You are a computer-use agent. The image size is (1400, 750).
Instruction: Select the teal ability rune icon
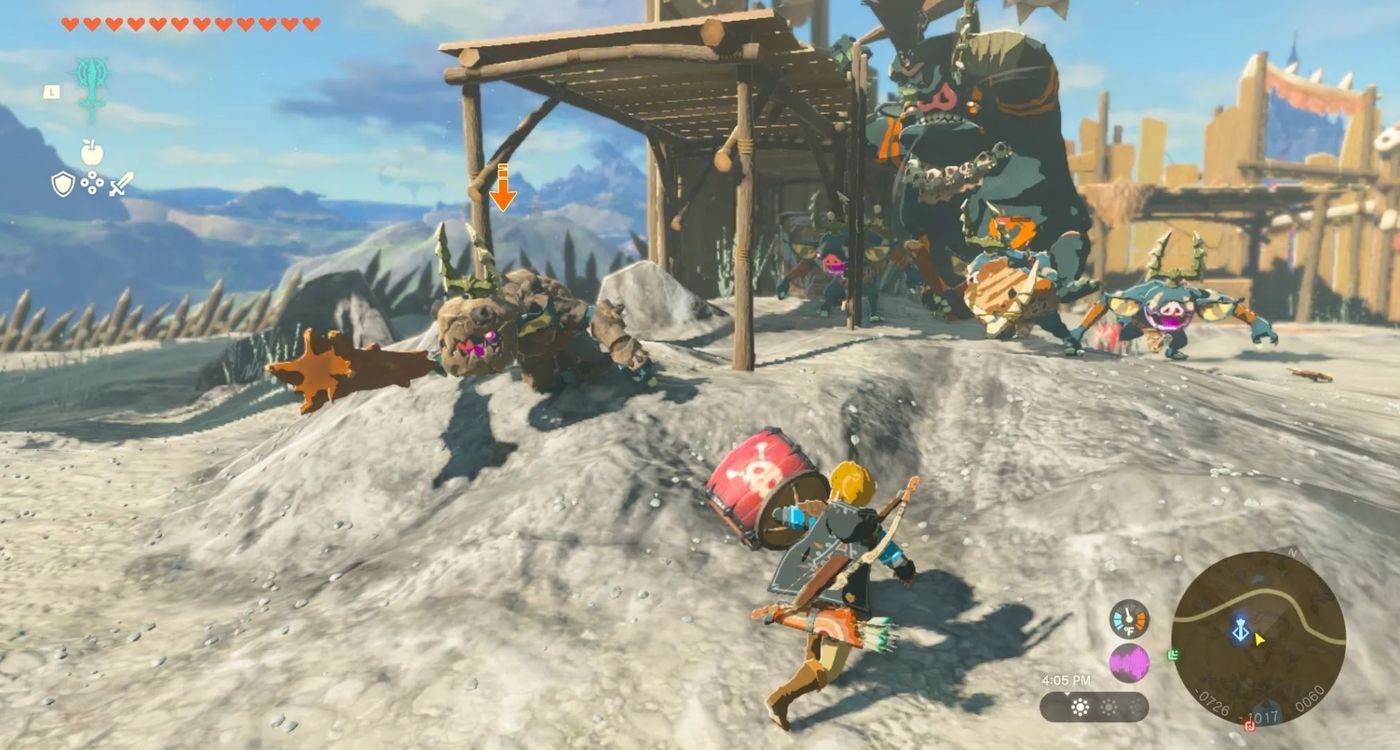coord(91,88)
